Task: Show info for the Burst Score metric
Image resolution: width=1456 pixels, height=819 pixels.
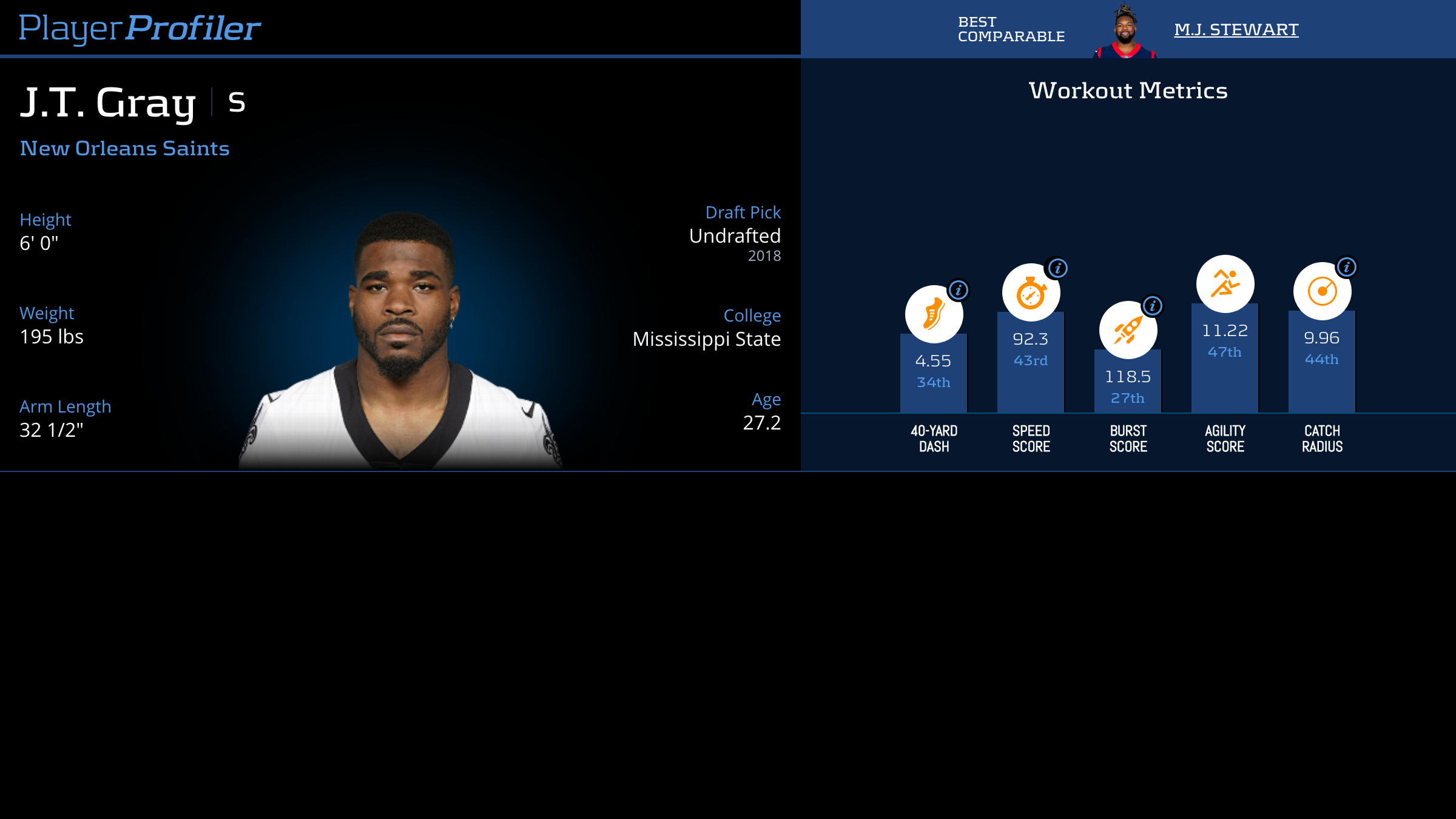Action: click(x=1153, y=306)
